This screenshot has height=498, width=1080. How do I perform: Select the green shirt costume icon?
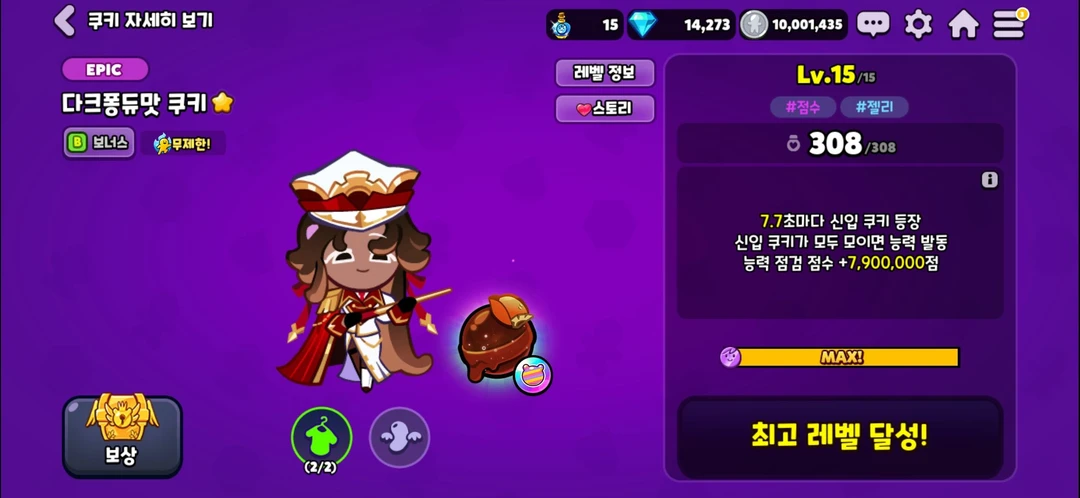(x=321, y=436)
